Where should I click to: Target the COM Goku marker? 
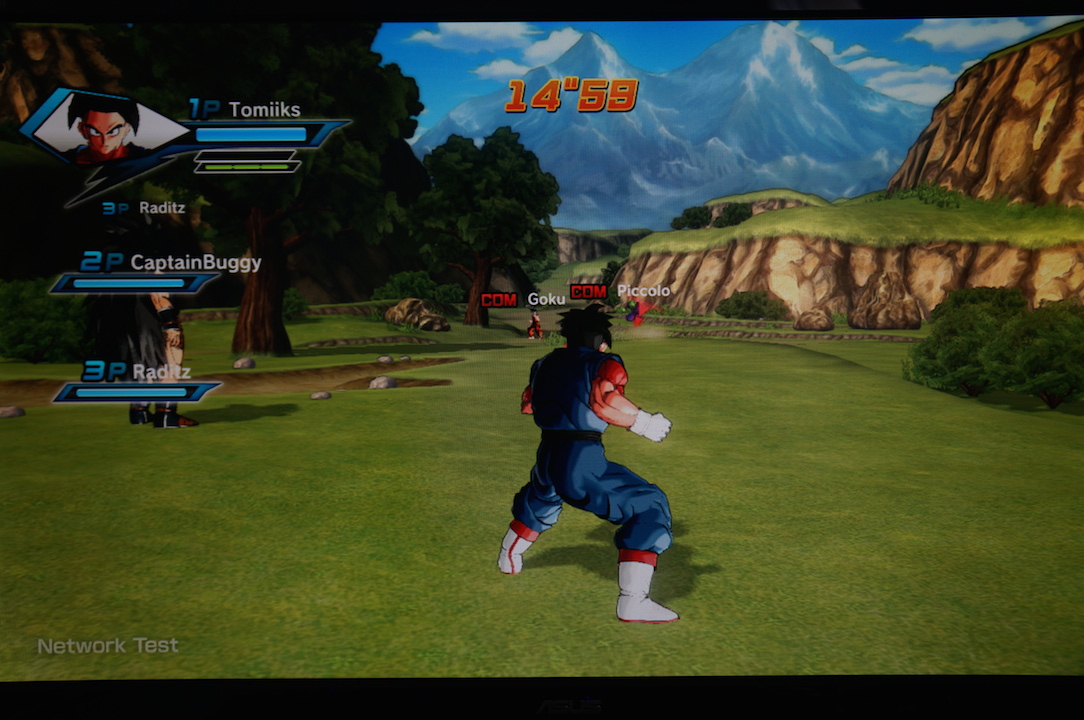(x=523, y=299)
